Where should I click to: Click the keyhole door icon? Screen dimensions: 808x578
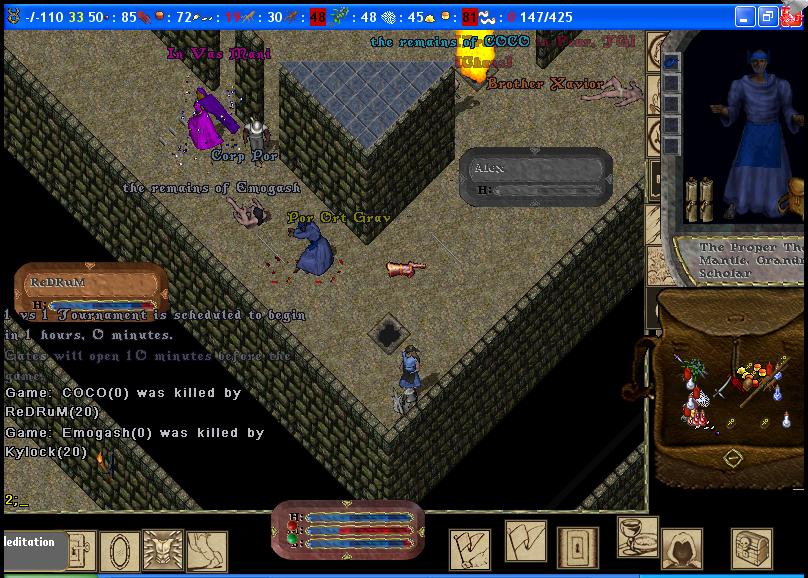[579, 545]
